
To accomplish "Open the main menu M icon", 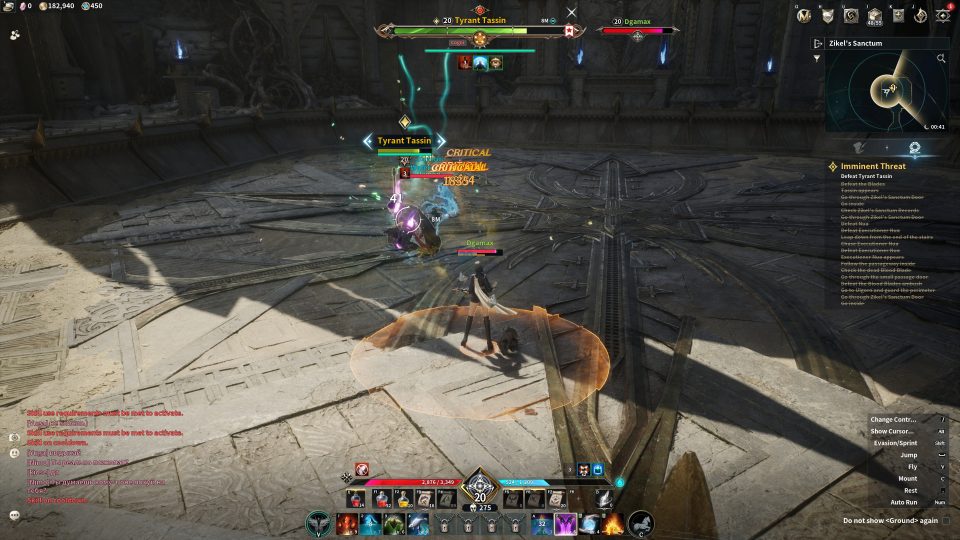I will click(803, 15).
